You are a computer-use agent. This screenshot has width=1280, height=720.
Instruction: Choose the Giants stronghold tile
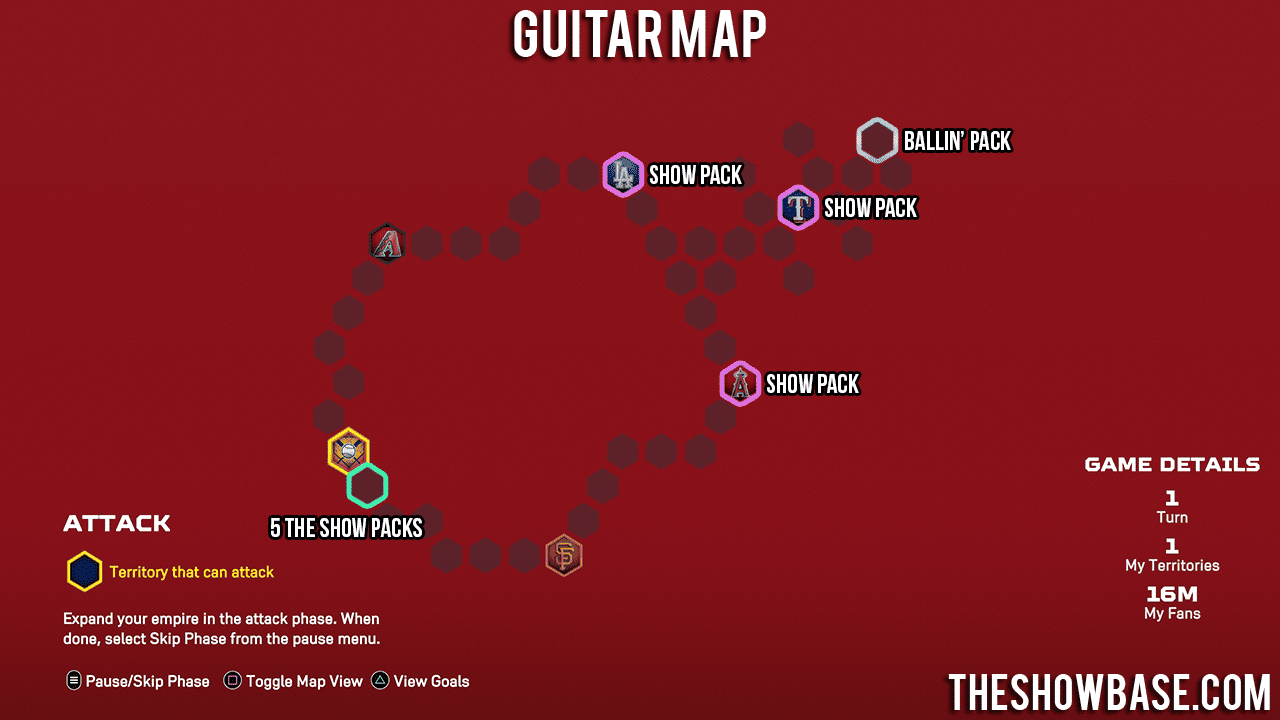pyautogui.click(x=564, y=555)
